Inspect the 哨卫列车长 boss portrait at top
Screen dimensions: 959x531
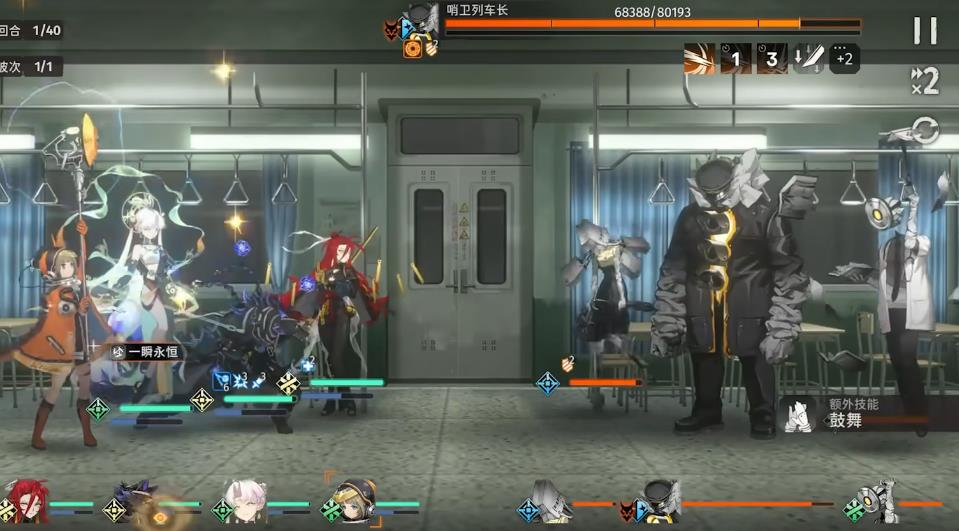point(422,24)
